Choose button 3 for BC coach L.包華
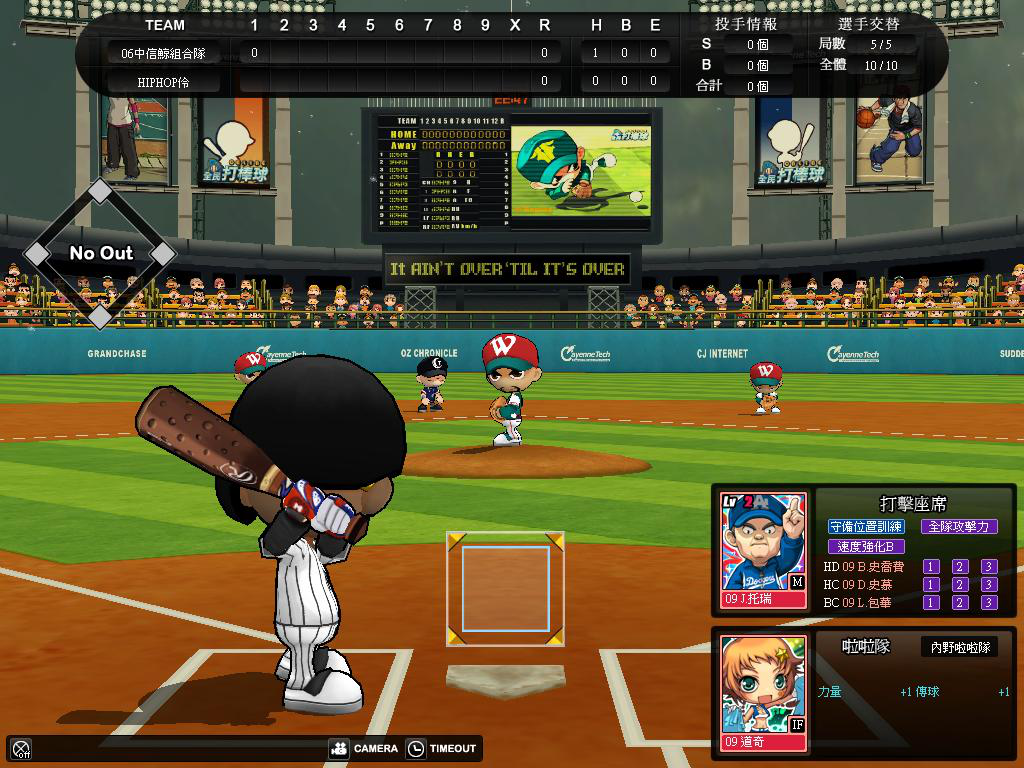The image size is (1024, 768). point(989,603)
